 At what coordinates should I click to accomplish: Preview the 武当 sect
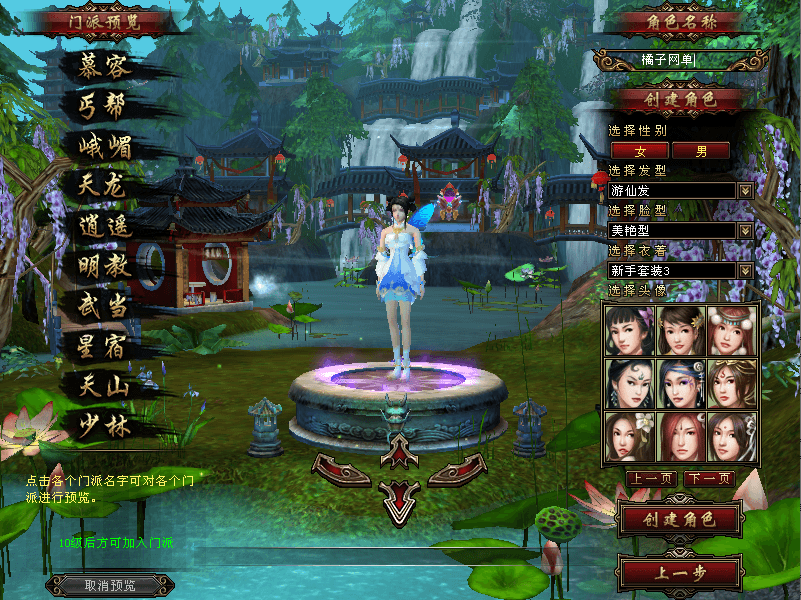104,306
